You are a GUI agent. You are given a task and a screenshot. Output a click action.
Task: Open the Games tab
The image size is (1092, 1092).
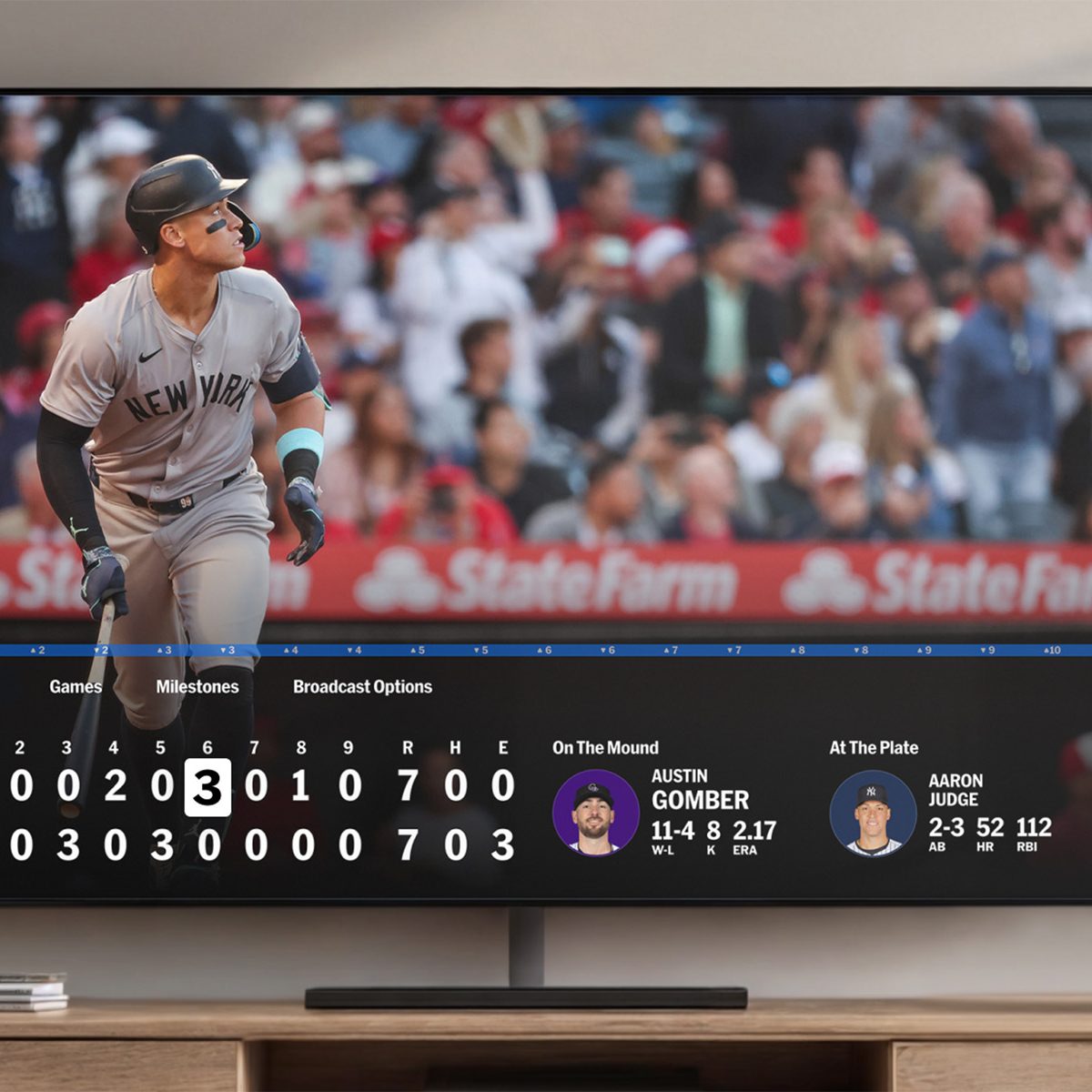point(76,687)
